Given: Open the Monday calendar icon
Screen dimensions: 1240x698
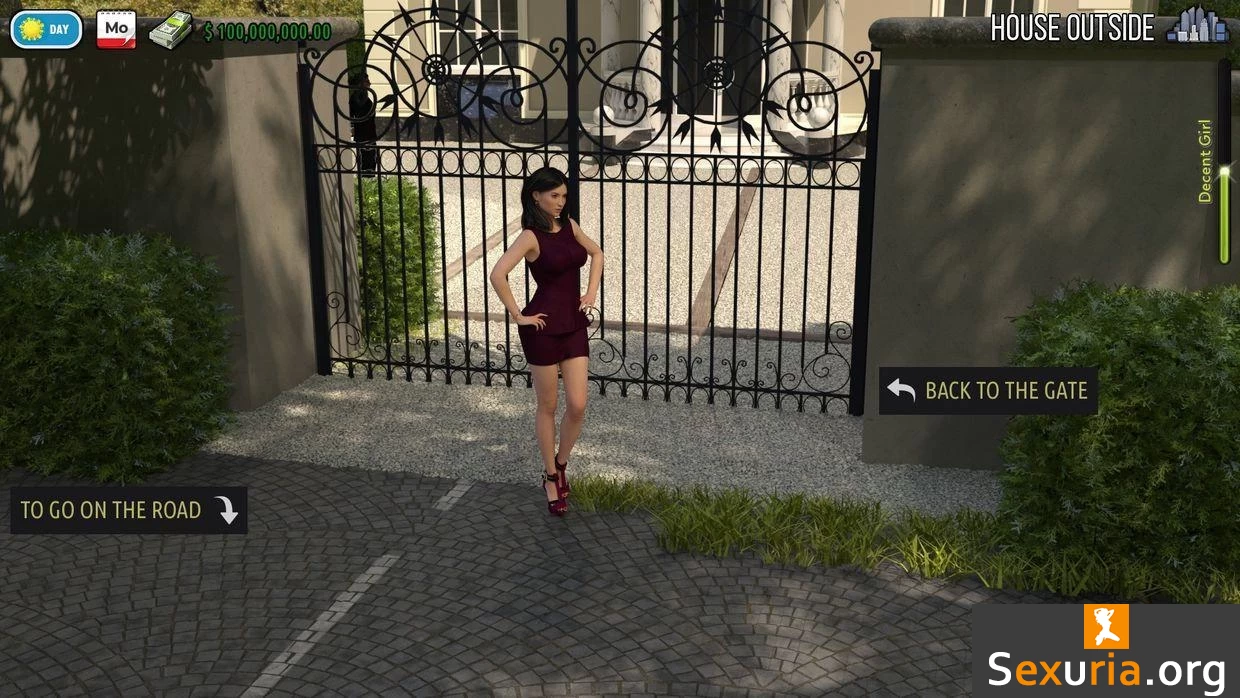Looking at the screenshot, I should coord(116,29).
